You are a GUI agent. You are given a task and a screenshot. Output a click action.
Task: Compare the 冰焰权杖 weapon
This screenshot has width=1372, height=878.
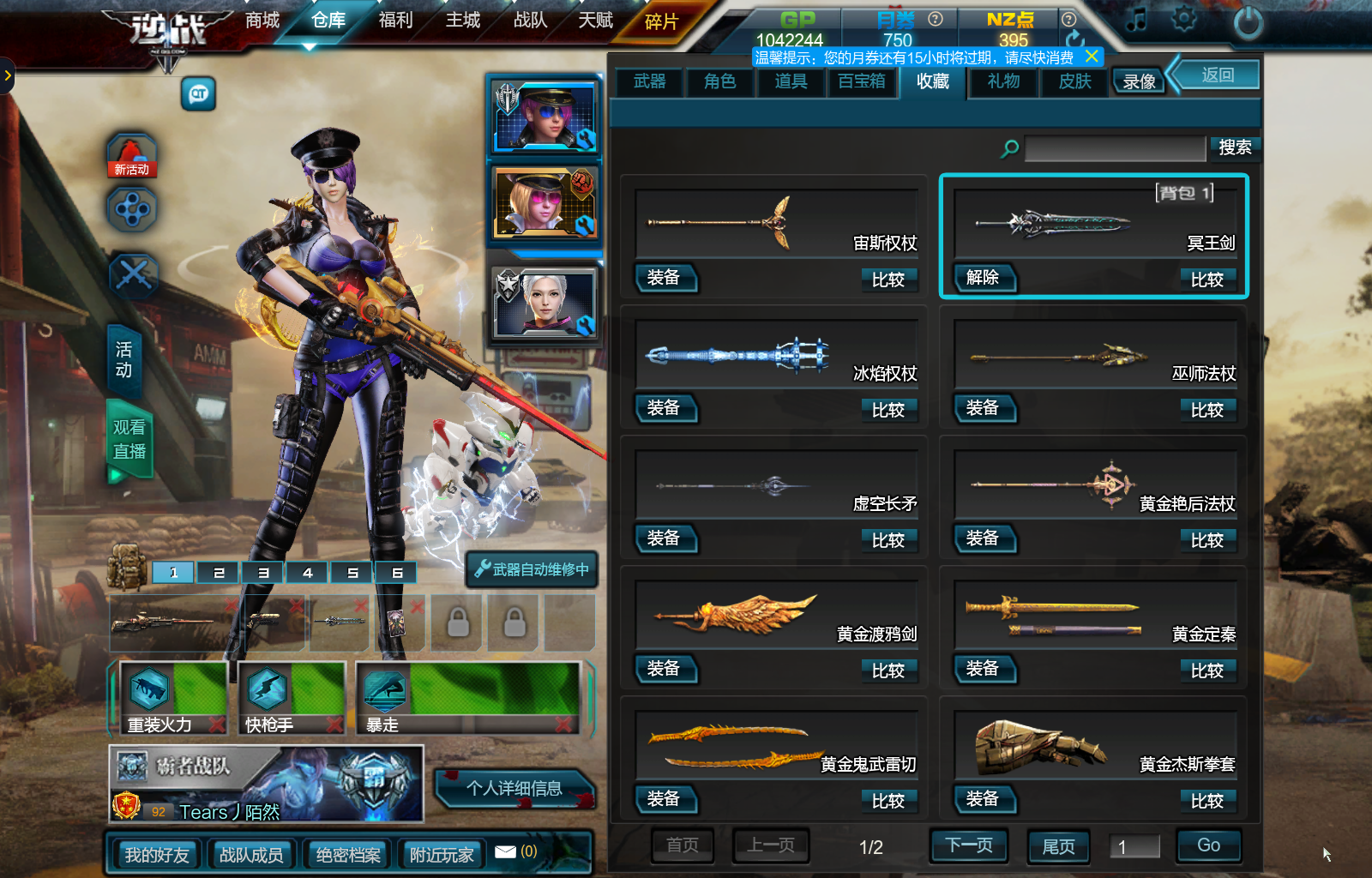point(888,410)
